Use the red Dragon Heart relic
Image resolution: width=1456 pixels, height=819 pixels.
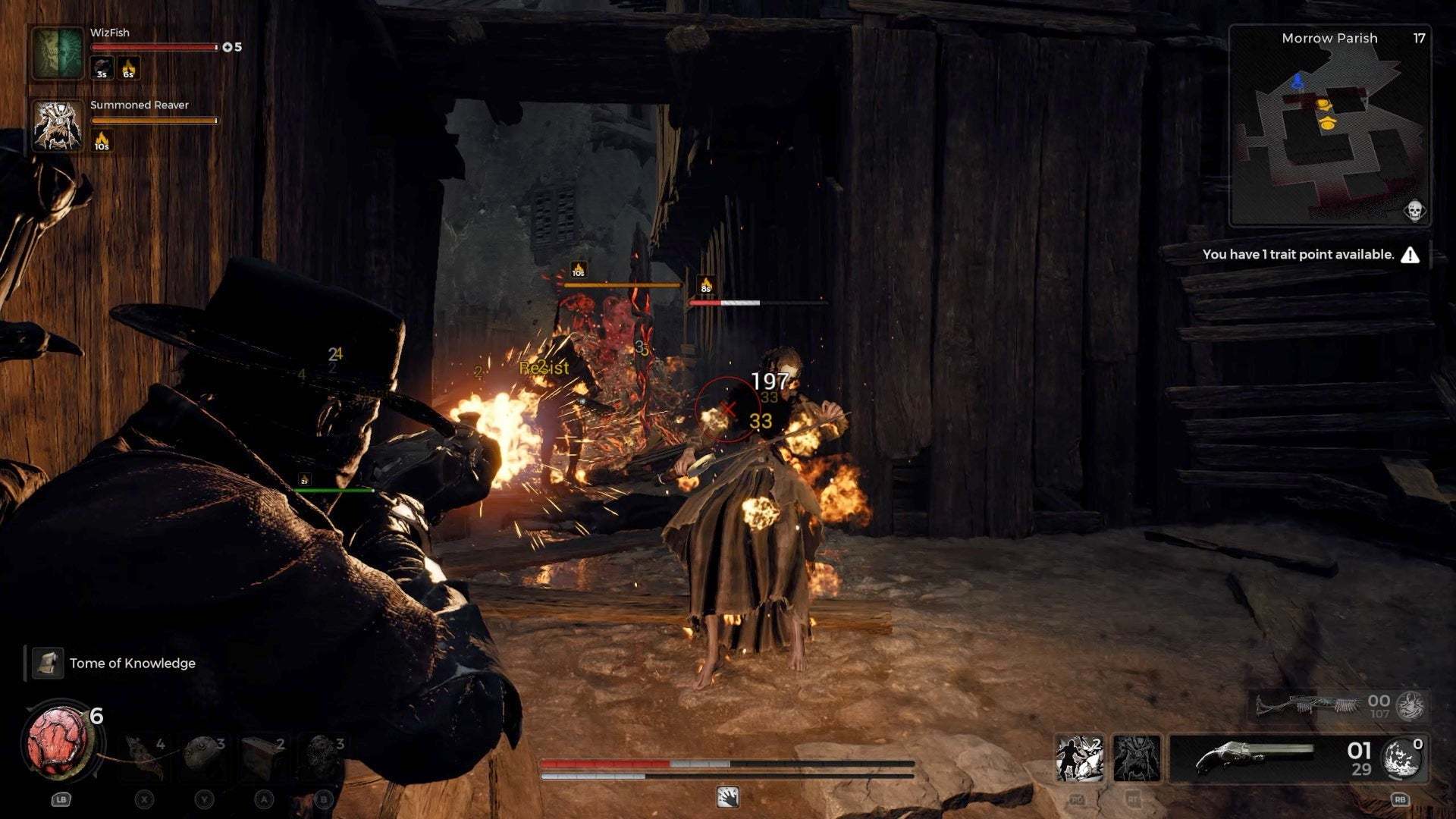[59, 741]
